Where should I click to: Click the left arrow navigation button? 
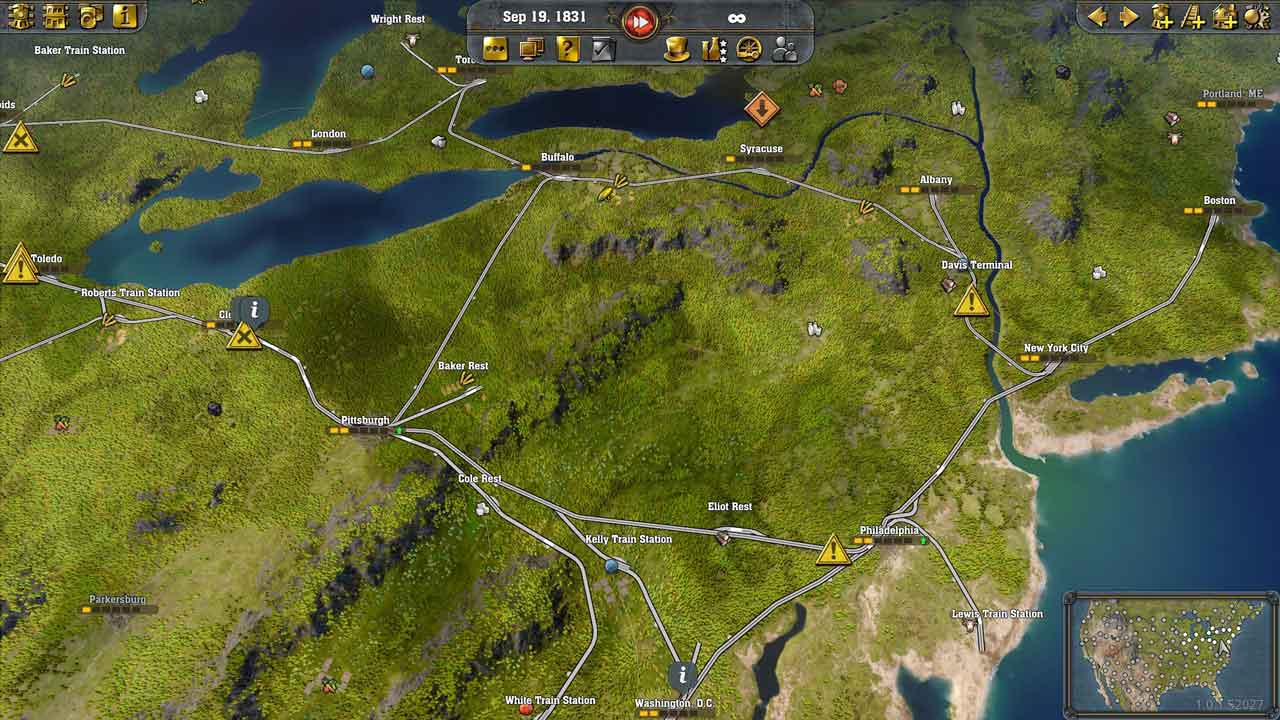[1098, 17]
